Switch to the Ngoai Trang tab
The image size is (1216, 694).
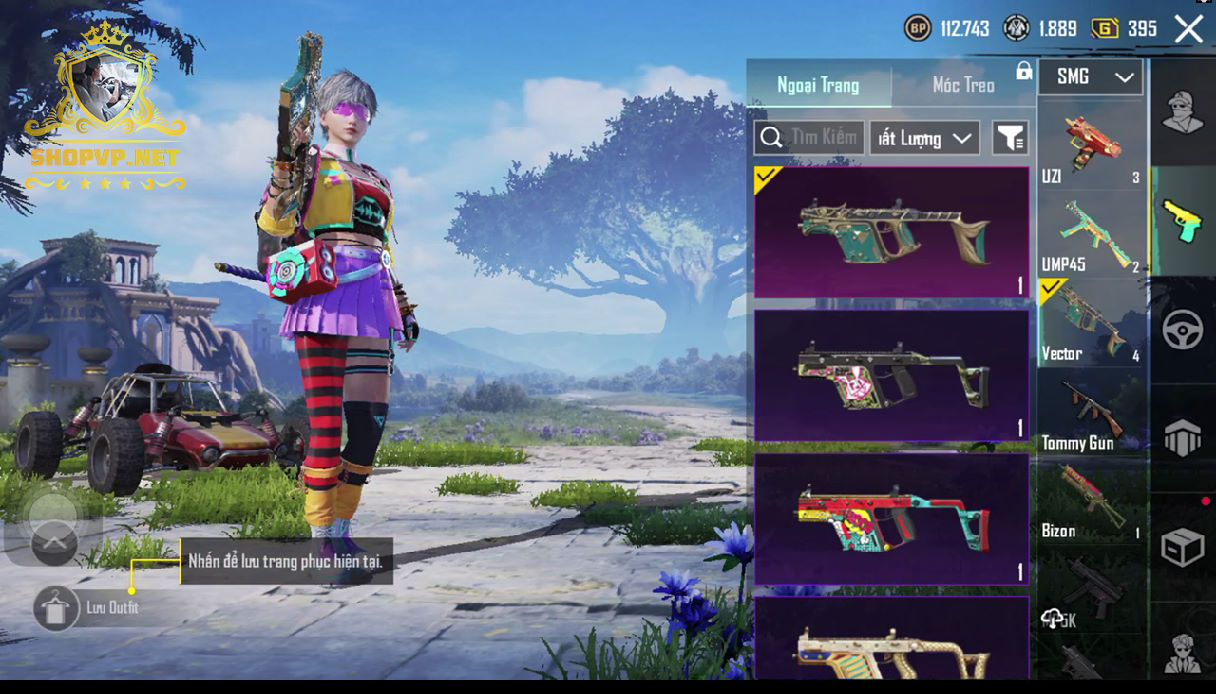click(x=818, y=85)
